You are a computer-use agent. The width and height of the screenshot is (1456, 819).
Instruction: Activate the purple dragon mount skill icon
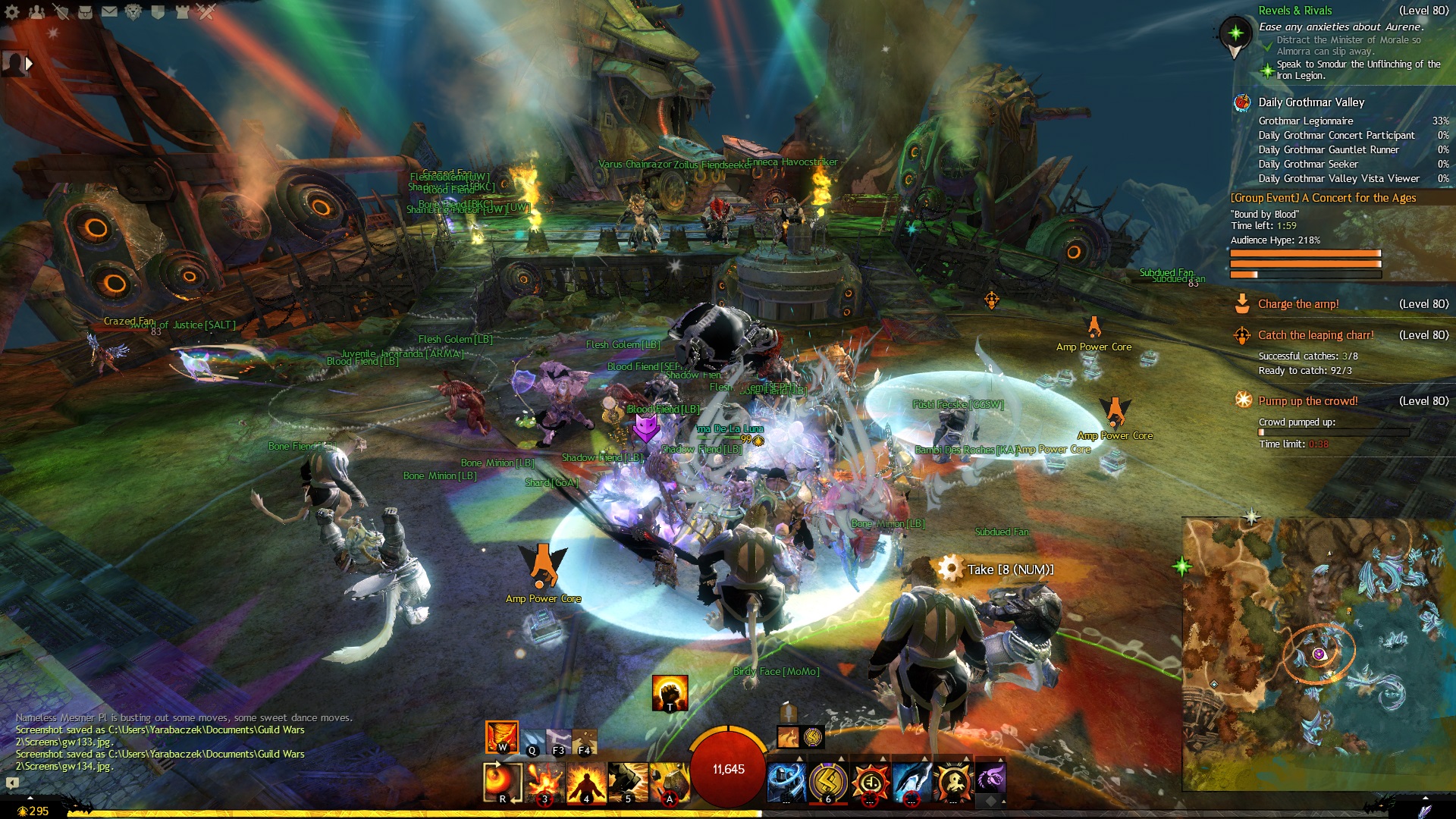tap(990, 778)
